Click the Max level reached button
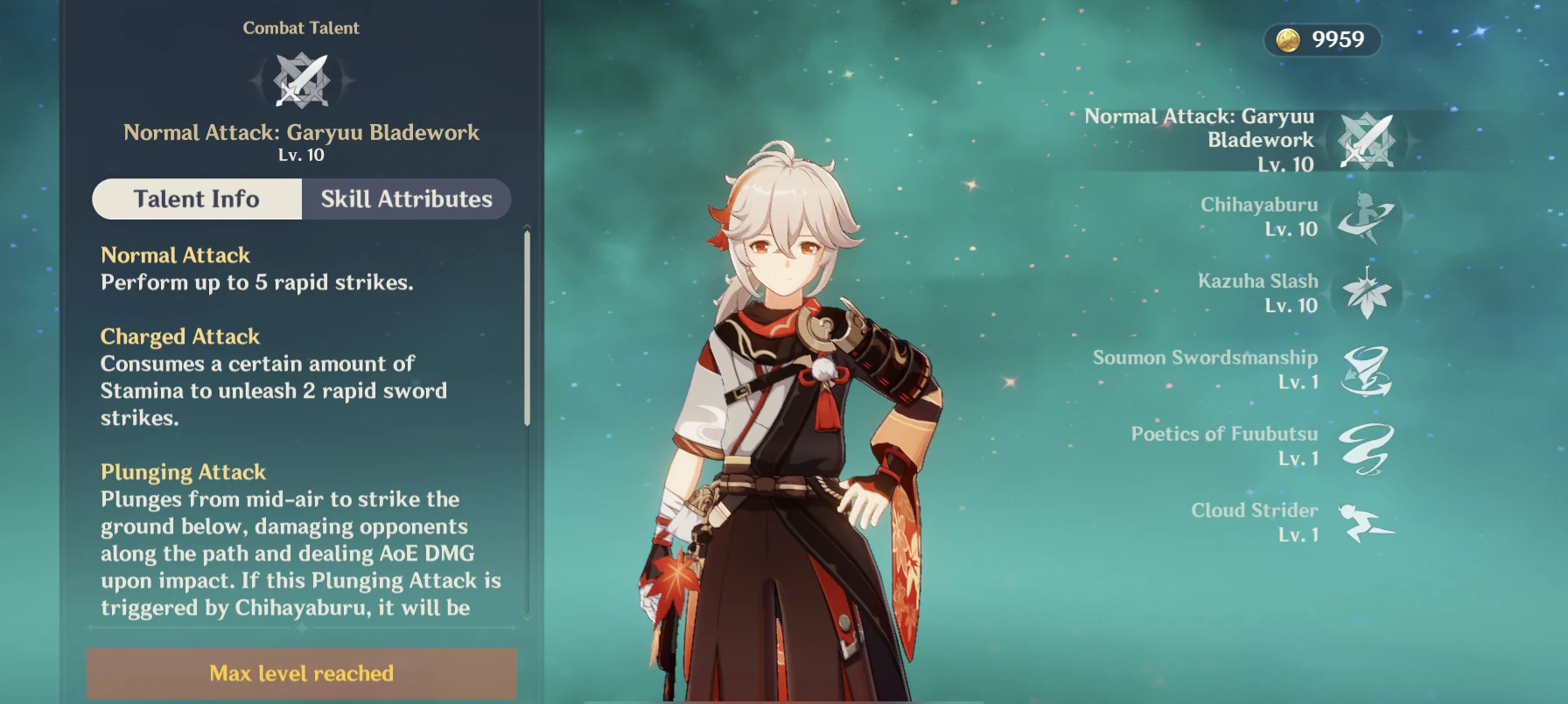The image size is (1568, 704). (301, 673)
